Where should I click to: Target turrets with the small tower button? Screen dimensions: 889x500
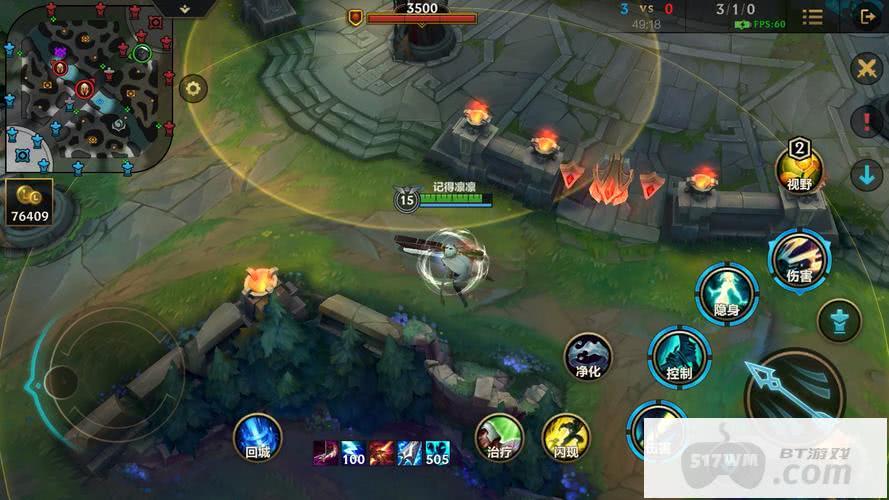point(838,322)
